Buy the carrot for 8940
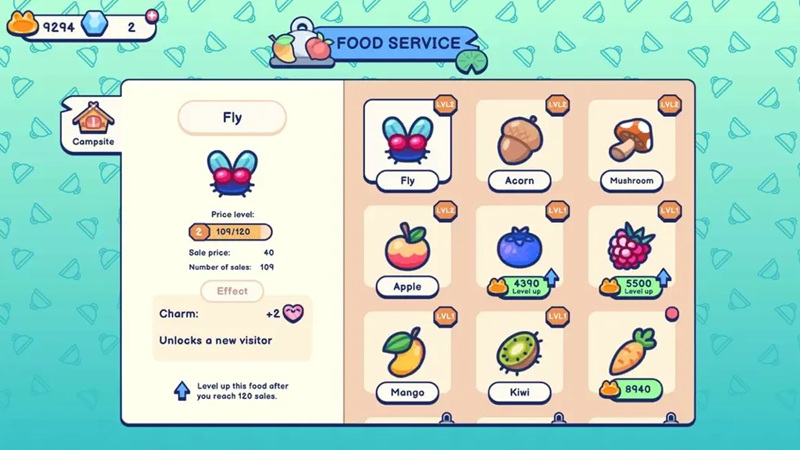Screen dimensions: 800x450 pos(633,389)
